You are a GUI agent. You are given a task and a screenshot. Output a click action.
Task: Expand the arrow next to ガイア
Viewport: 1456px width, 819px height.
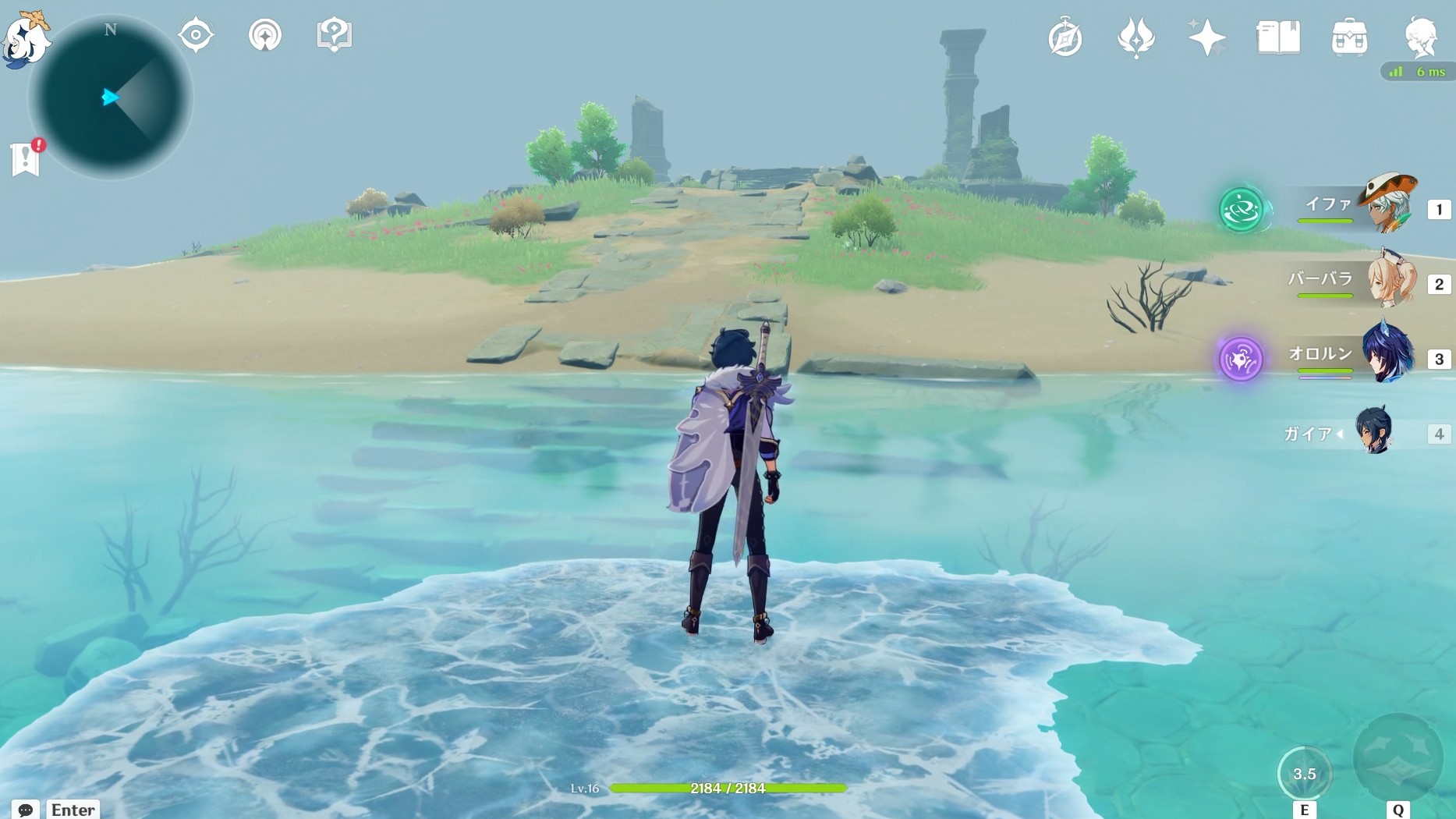coord(1340,434)
